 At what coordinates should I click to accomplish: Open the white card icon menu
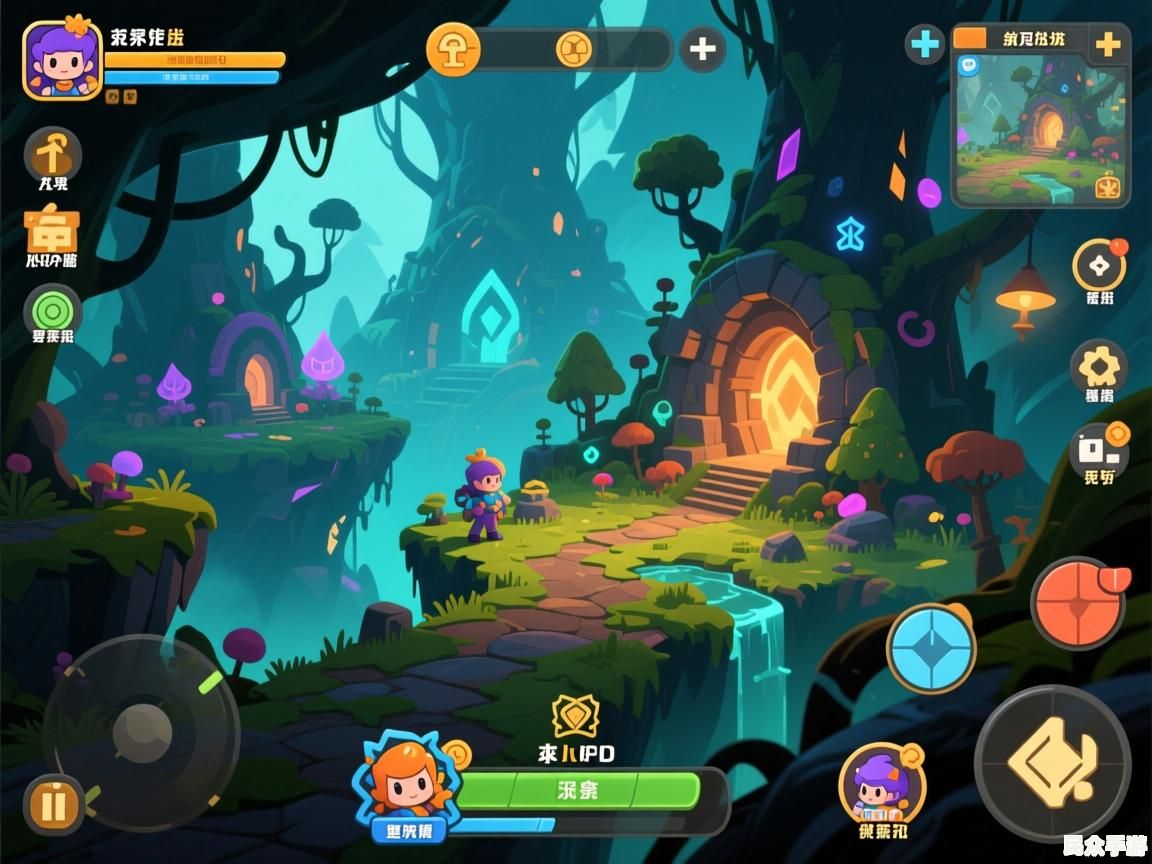pyautogui.click(x=1099, y=450)
